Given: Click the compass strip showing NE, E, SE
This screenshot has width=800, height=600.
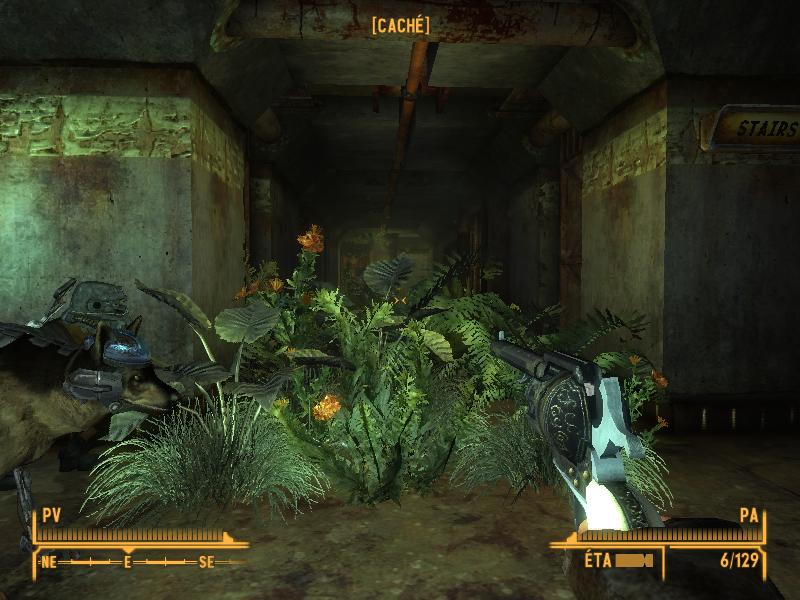Looking at the screenshot, I should (x=128, y=562).
